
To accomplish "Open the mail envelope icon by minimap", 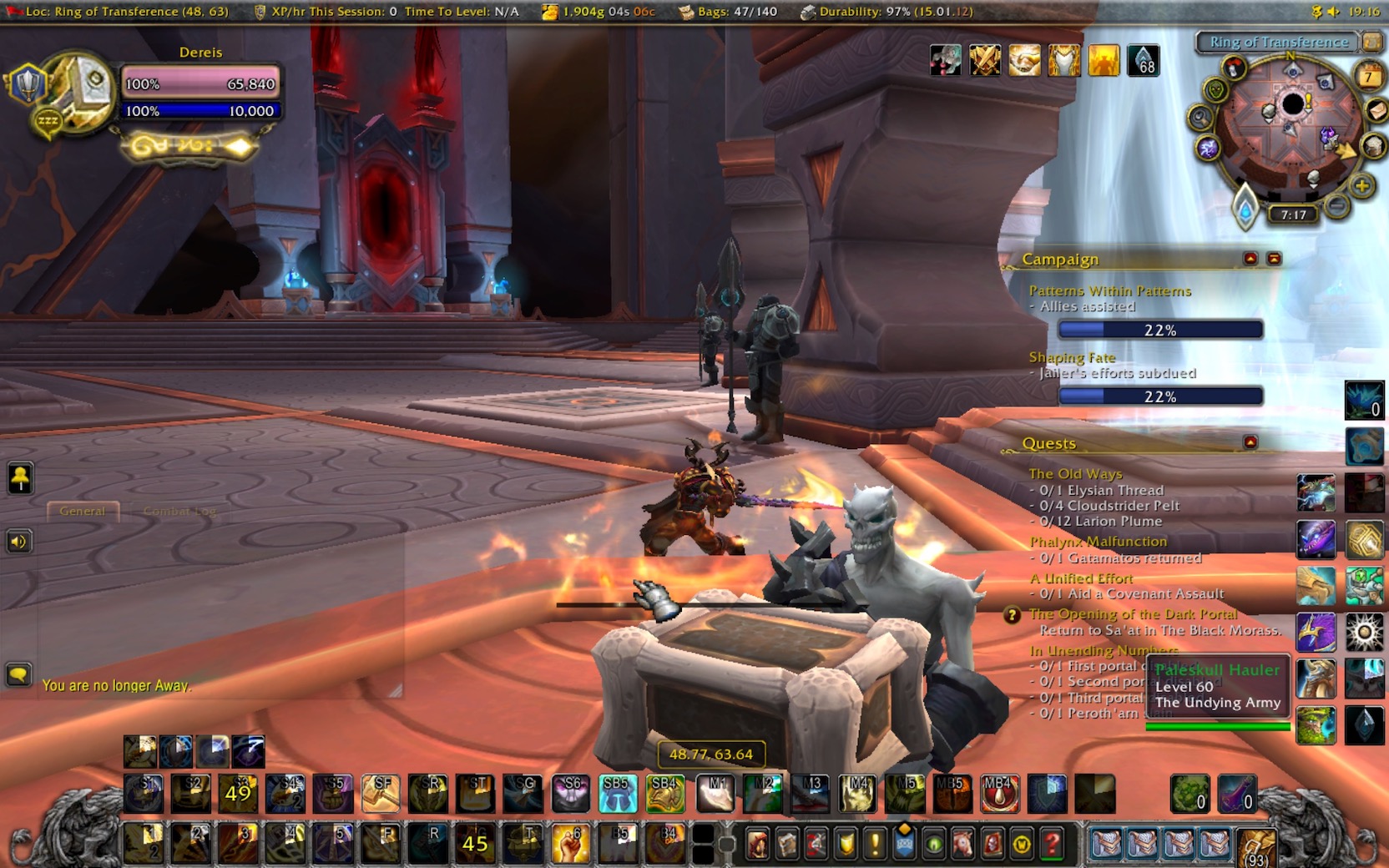I will pyautogui.click(x=1375, y=111).
